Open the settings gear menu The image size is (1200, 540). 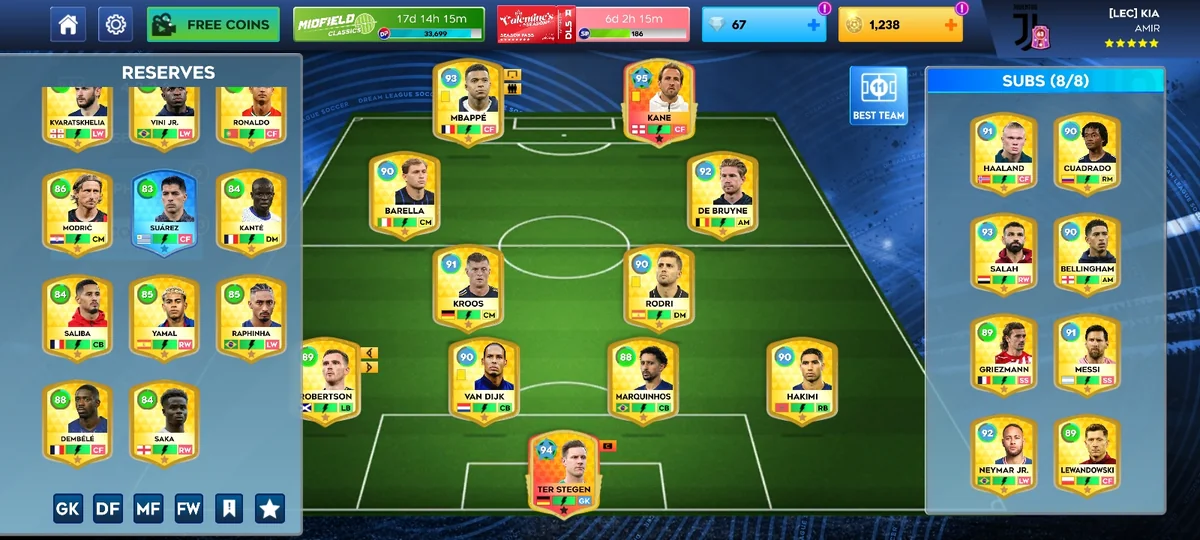click(x=115, y=25)
